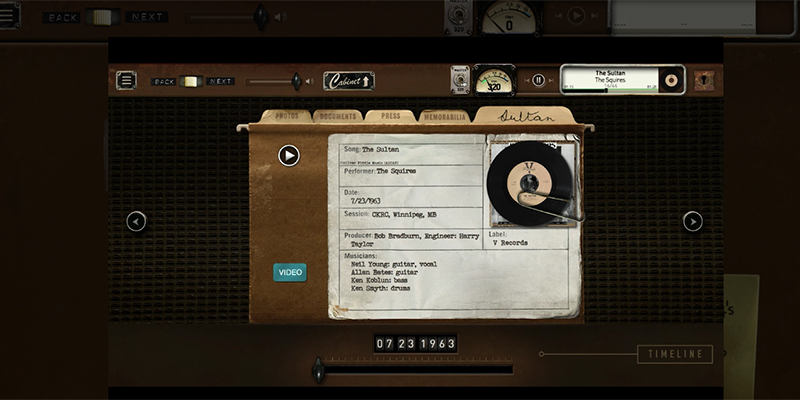Image resolution: width=800 pixels, height=400 pixels.
Task: Show the Memorabilia folder tab
Action: [x=444, y=116]
